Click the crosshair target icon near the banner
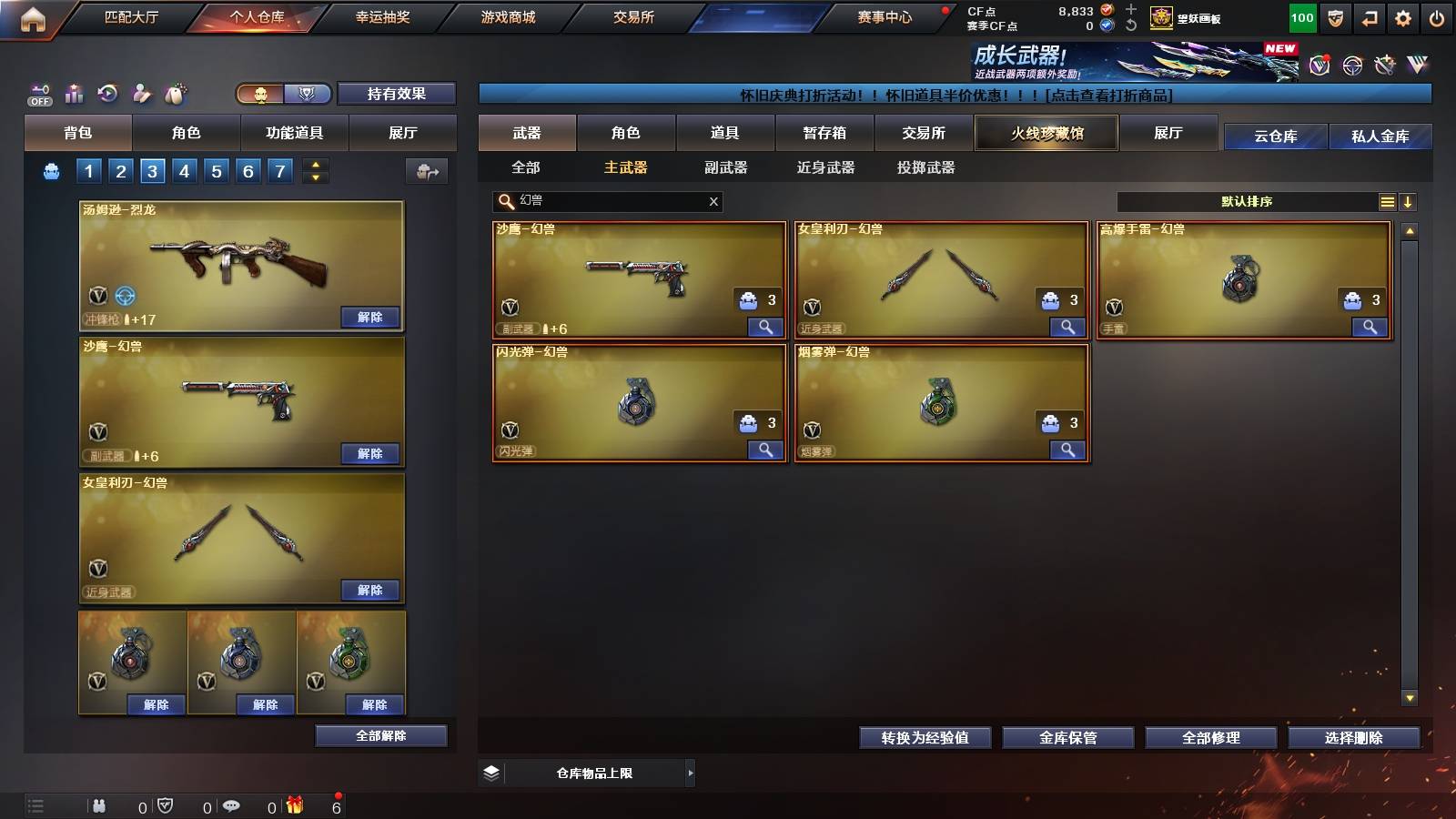1456x819 pixels. 1351,66
